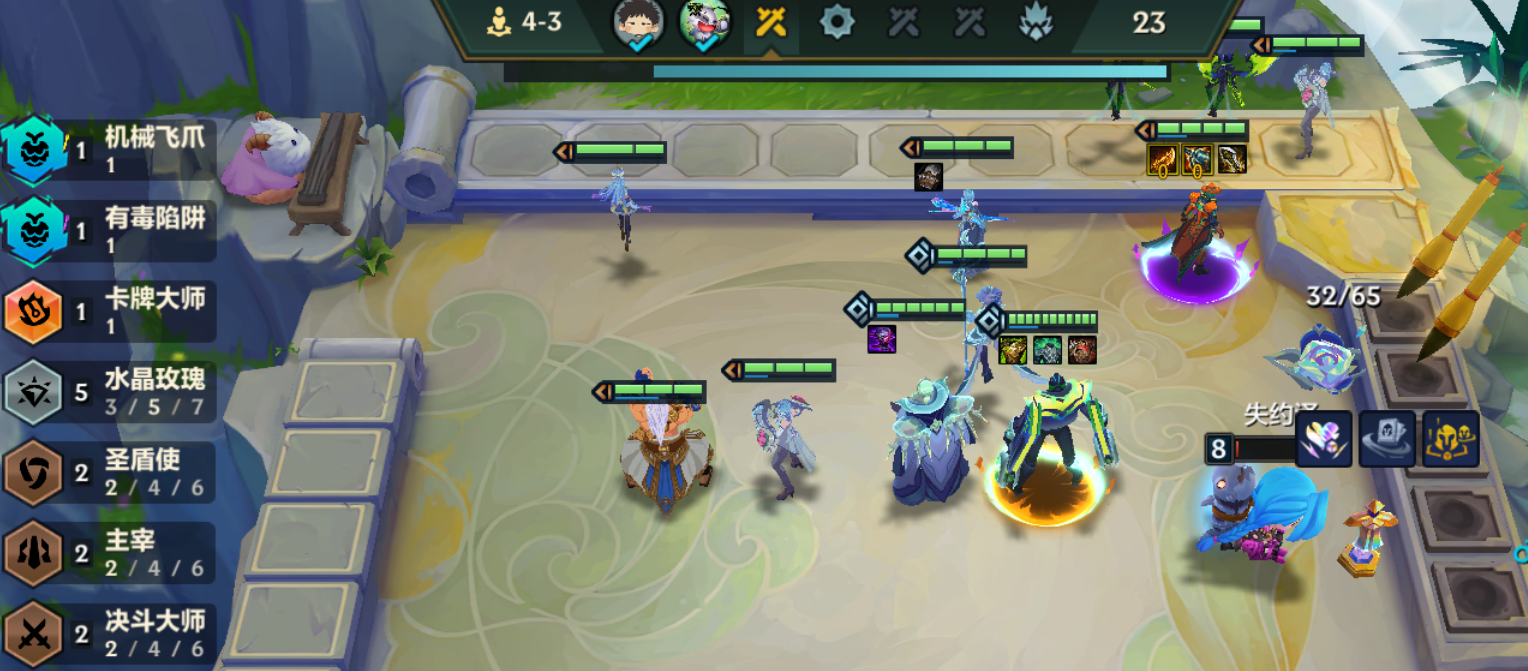Open the 圣盾使 trait tooltip
This screenshot has height=671, width=1528.
pyautogui.click(x=108, y=472)
